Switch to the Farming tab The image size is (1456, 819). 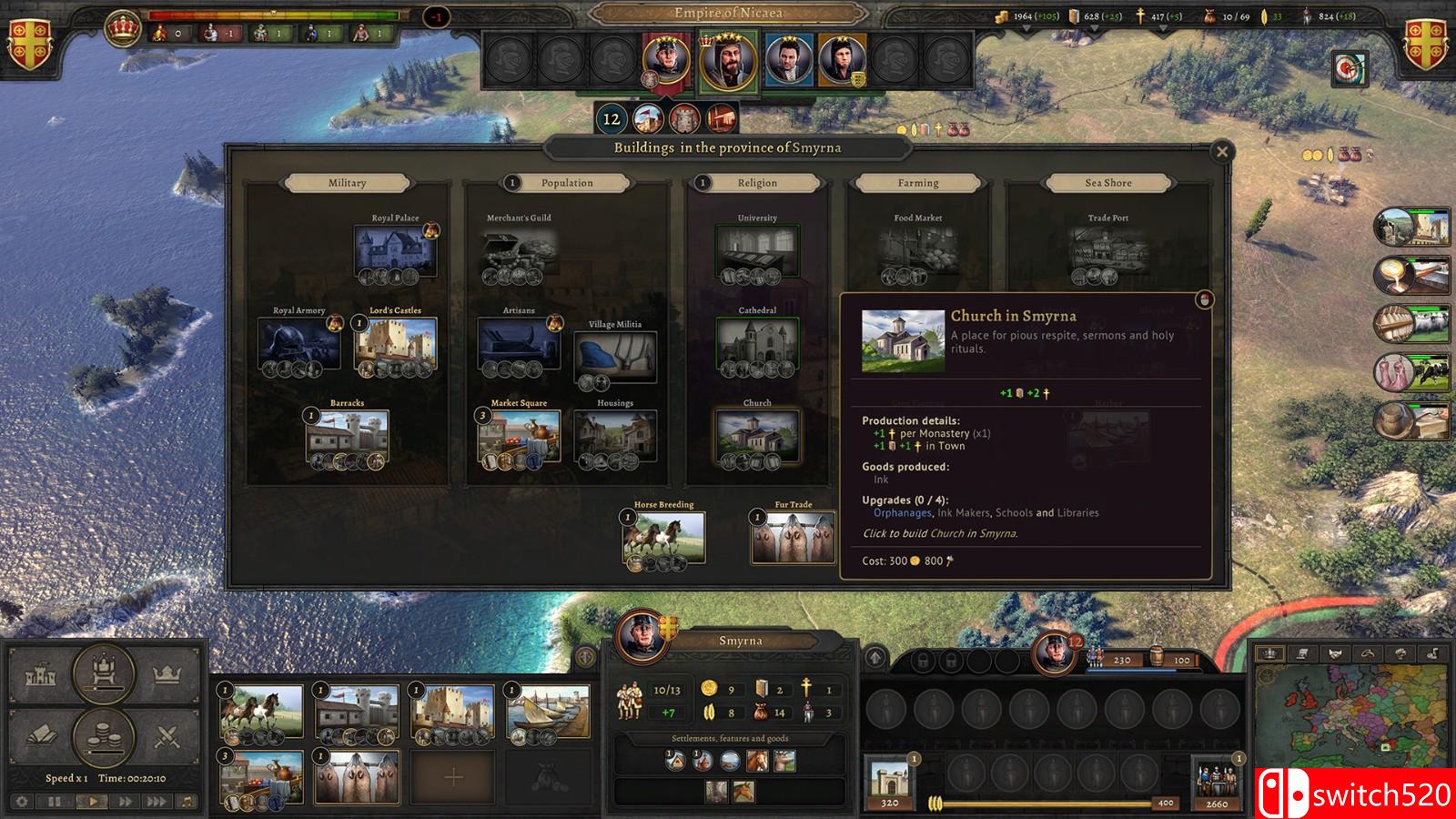(x=919, y=183)
